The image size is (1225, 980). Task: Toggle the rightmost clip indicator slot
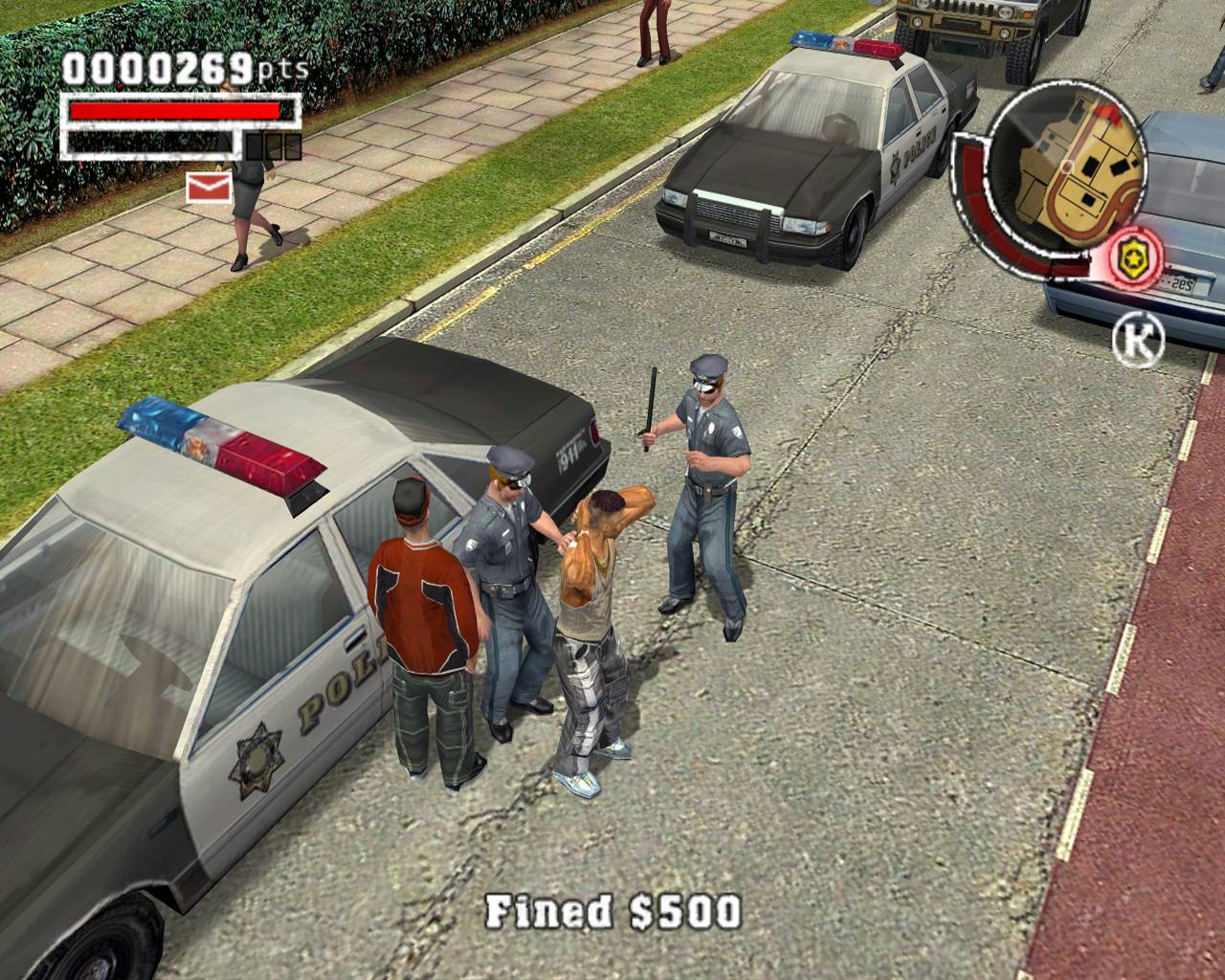[293, 146]
